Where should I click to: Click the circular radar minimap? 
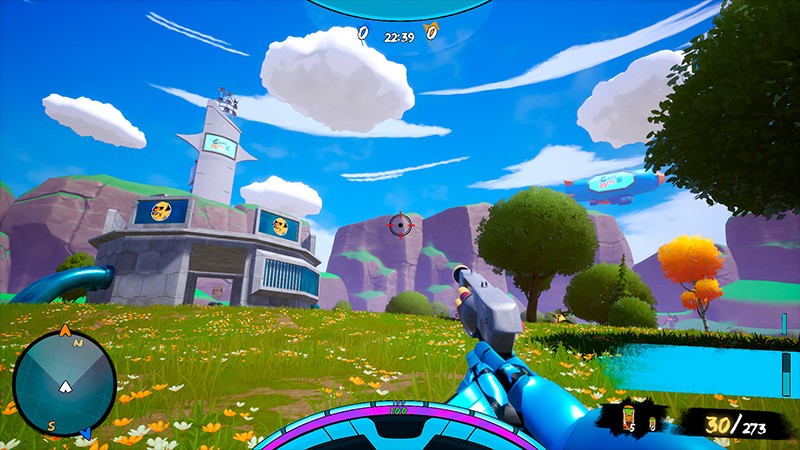point(64,383)
